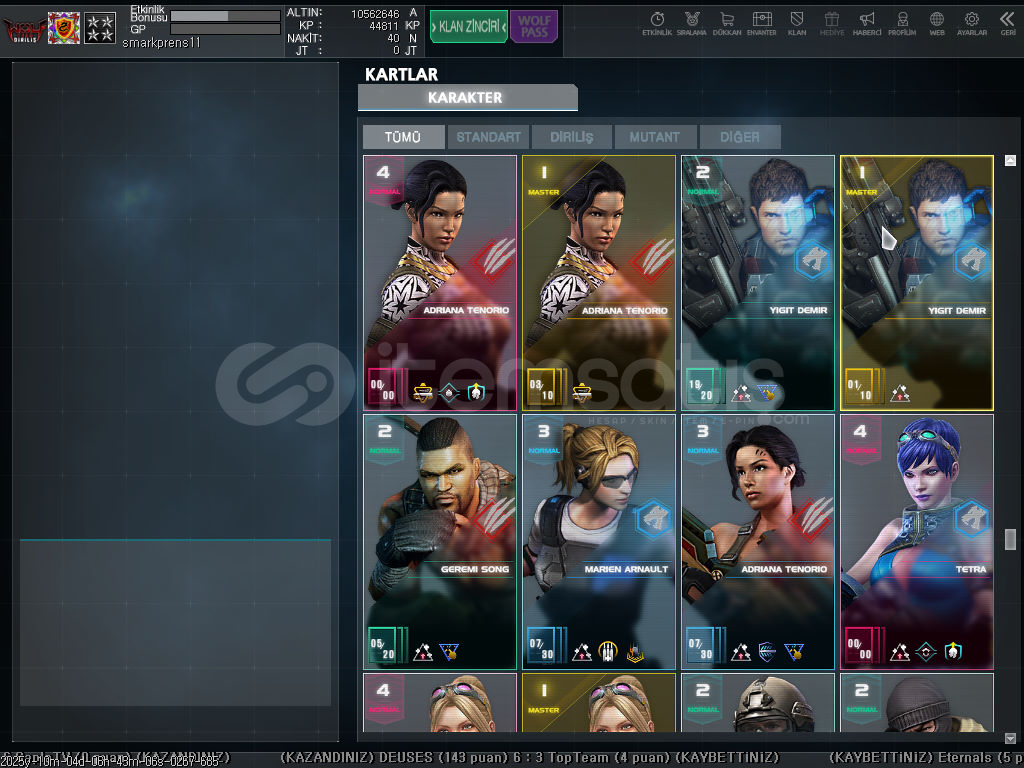Open the Klan Zinciri button

[x=469, y=27]
